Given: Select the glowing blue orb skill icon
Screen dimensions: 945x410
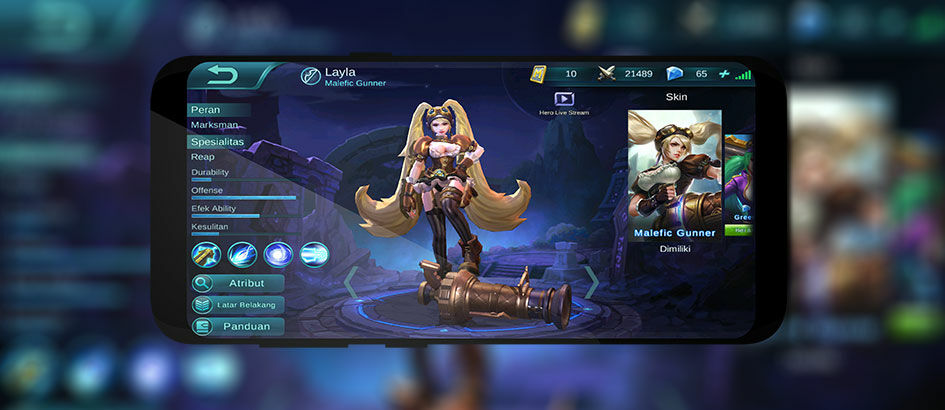Looking at the screenshot, I should point(278,254).
